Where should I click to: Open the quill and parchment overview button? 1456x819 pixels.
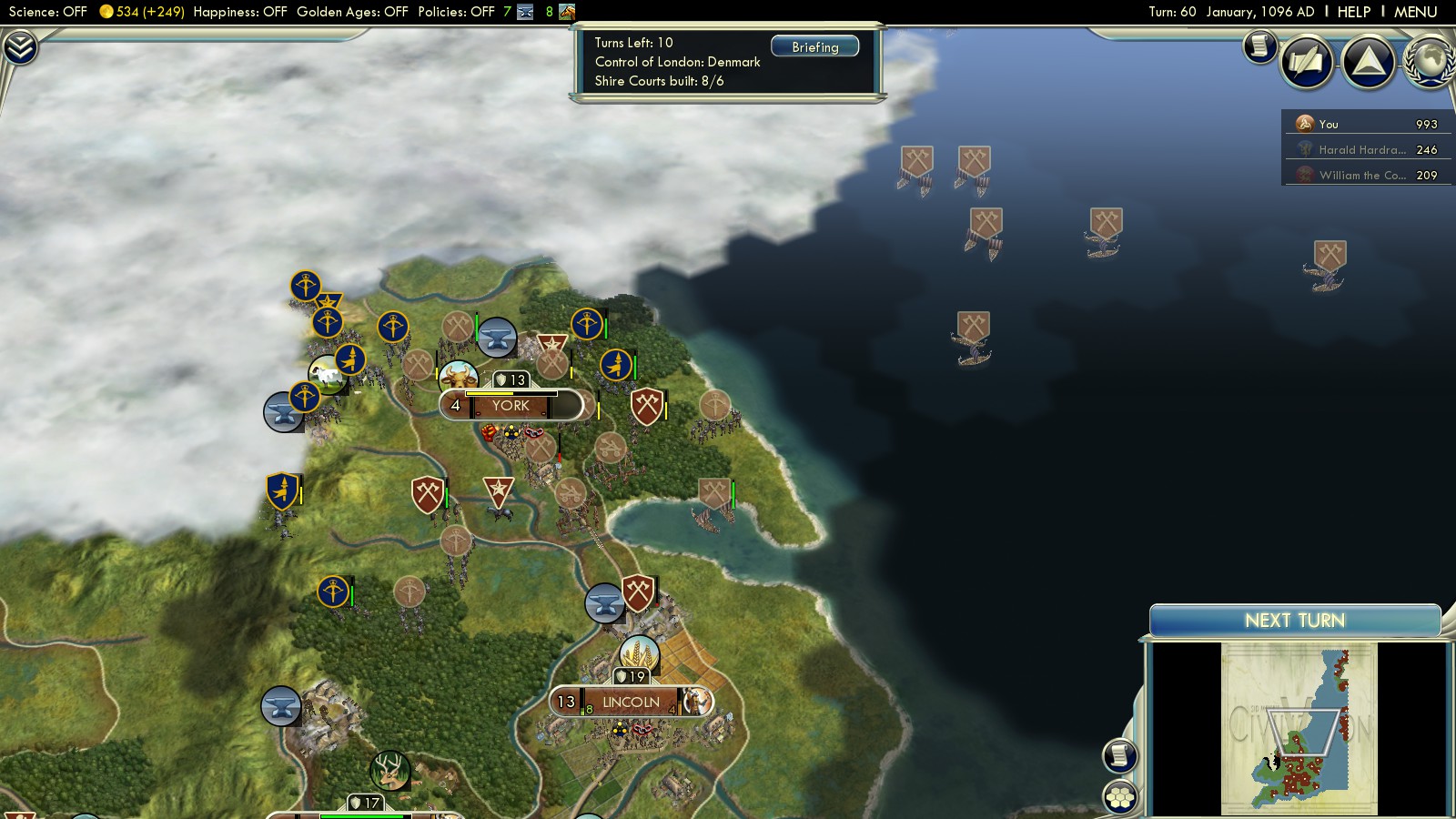coord(1307,62)
